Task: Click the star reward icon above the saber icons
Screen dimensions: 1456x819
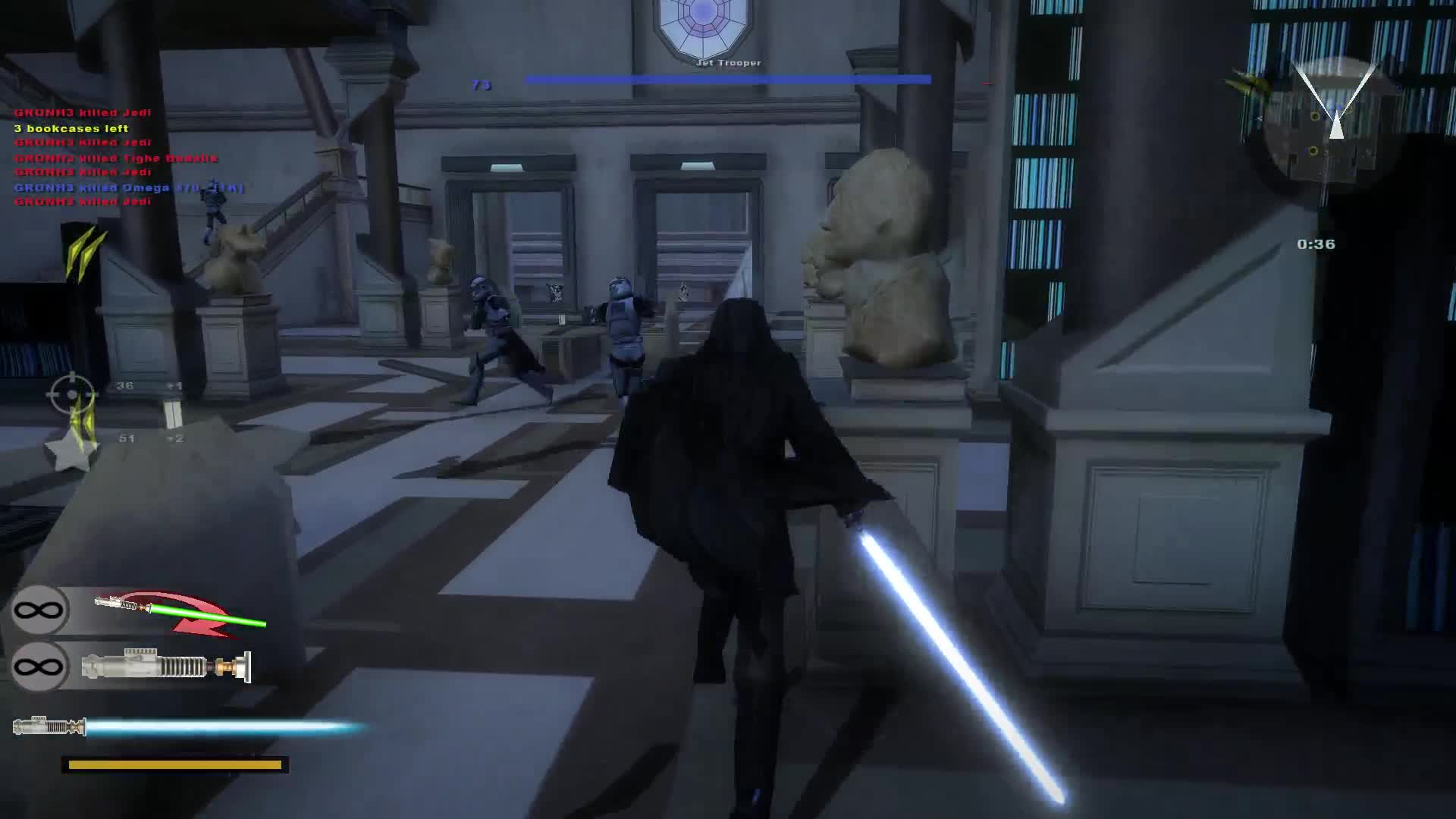Action: (72, 455)
